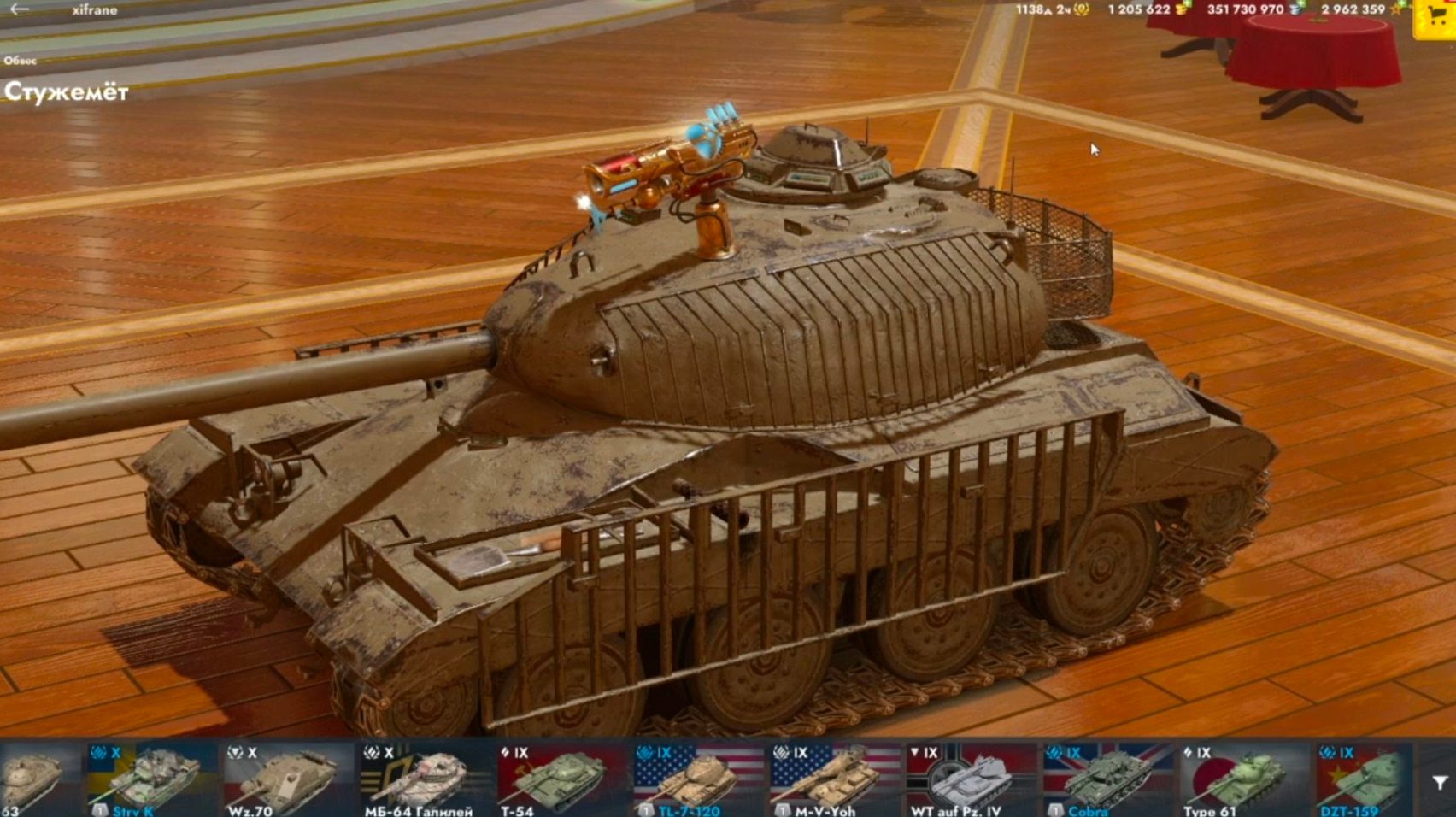This screenshot has width=1456, height=817.
Task: Open the tank carousel filter
Action: 1440,782
